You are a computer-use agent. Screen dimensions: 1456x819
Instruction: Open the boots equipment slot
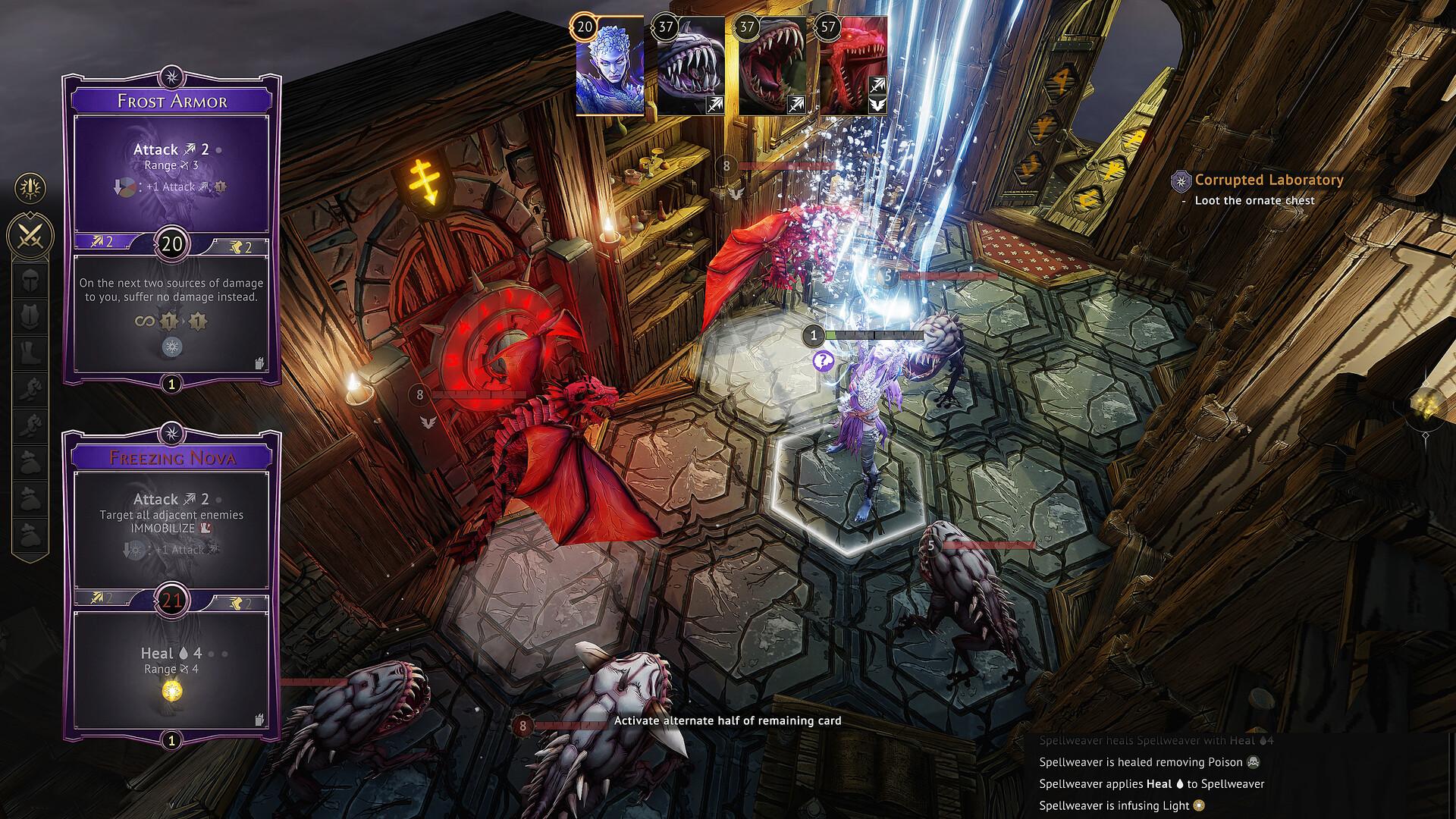tap(29, 350)
